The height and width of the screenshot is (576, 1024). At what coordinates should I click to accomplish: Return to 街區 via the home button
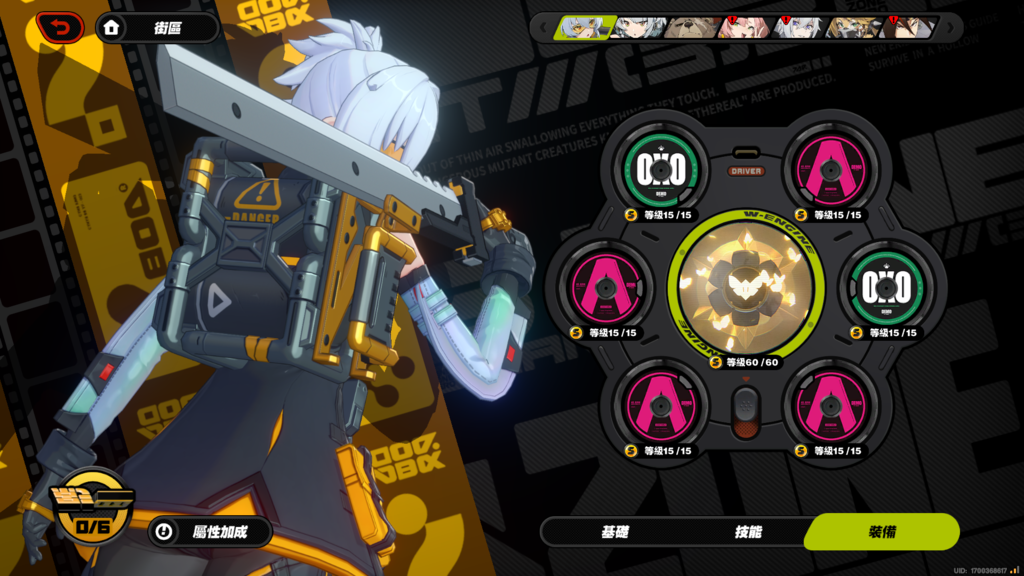click(x=157, y=28)
